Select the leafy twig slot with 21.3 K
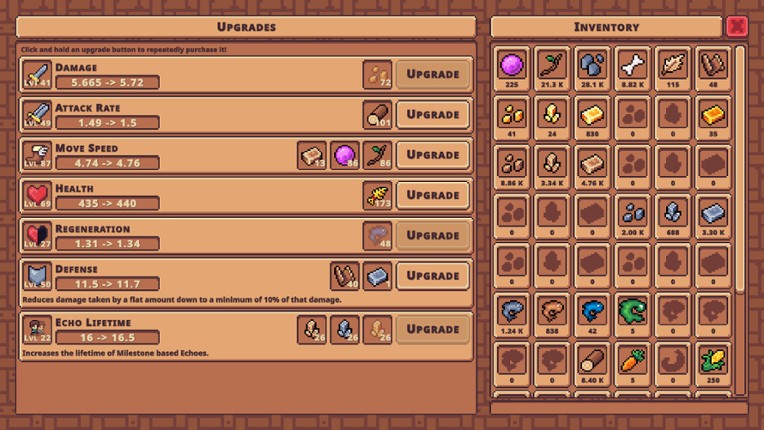 coord(552,66)
